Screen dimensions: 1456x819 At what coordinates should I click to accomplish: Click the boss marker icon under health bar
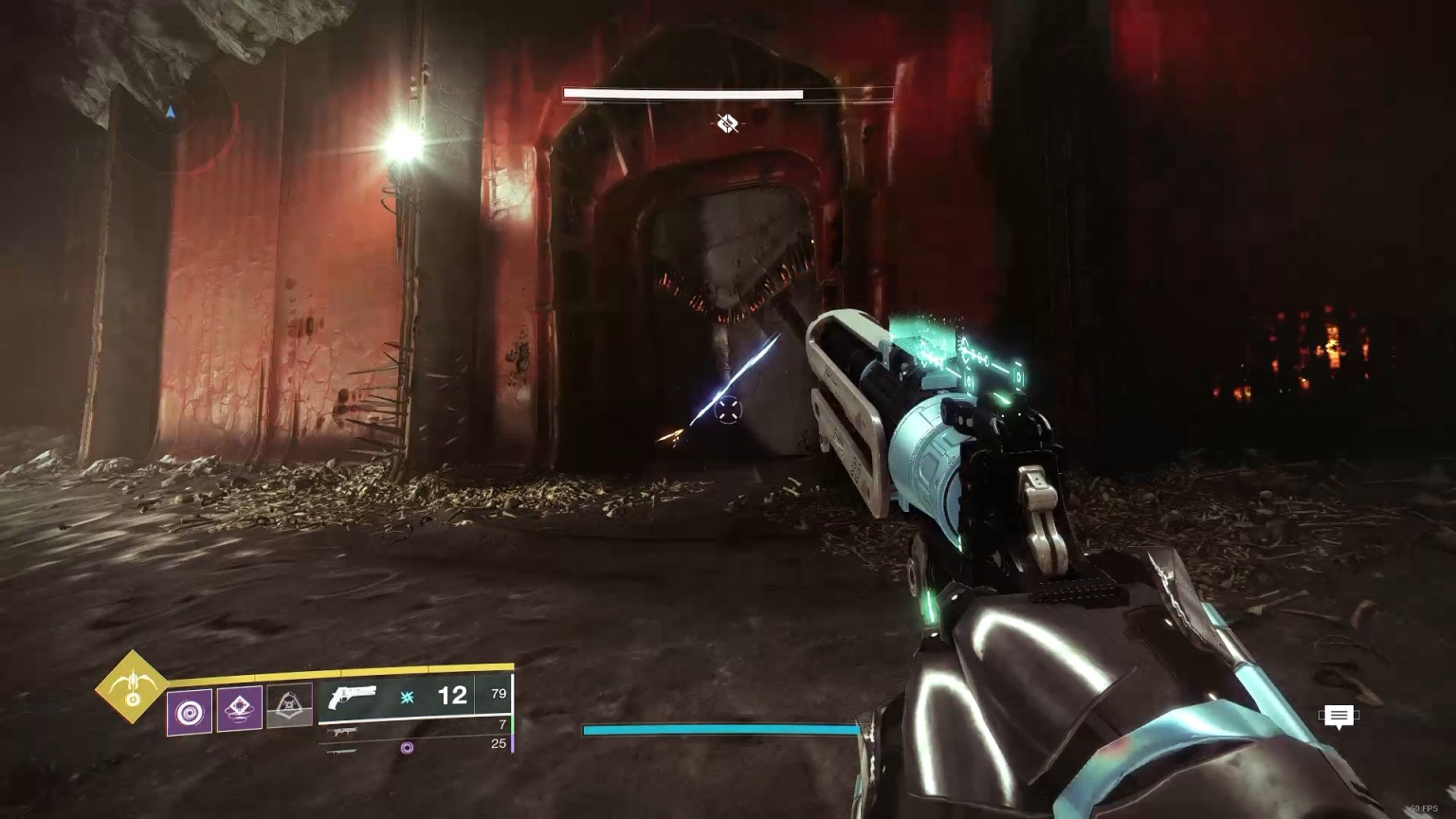(x=727, y=122)
